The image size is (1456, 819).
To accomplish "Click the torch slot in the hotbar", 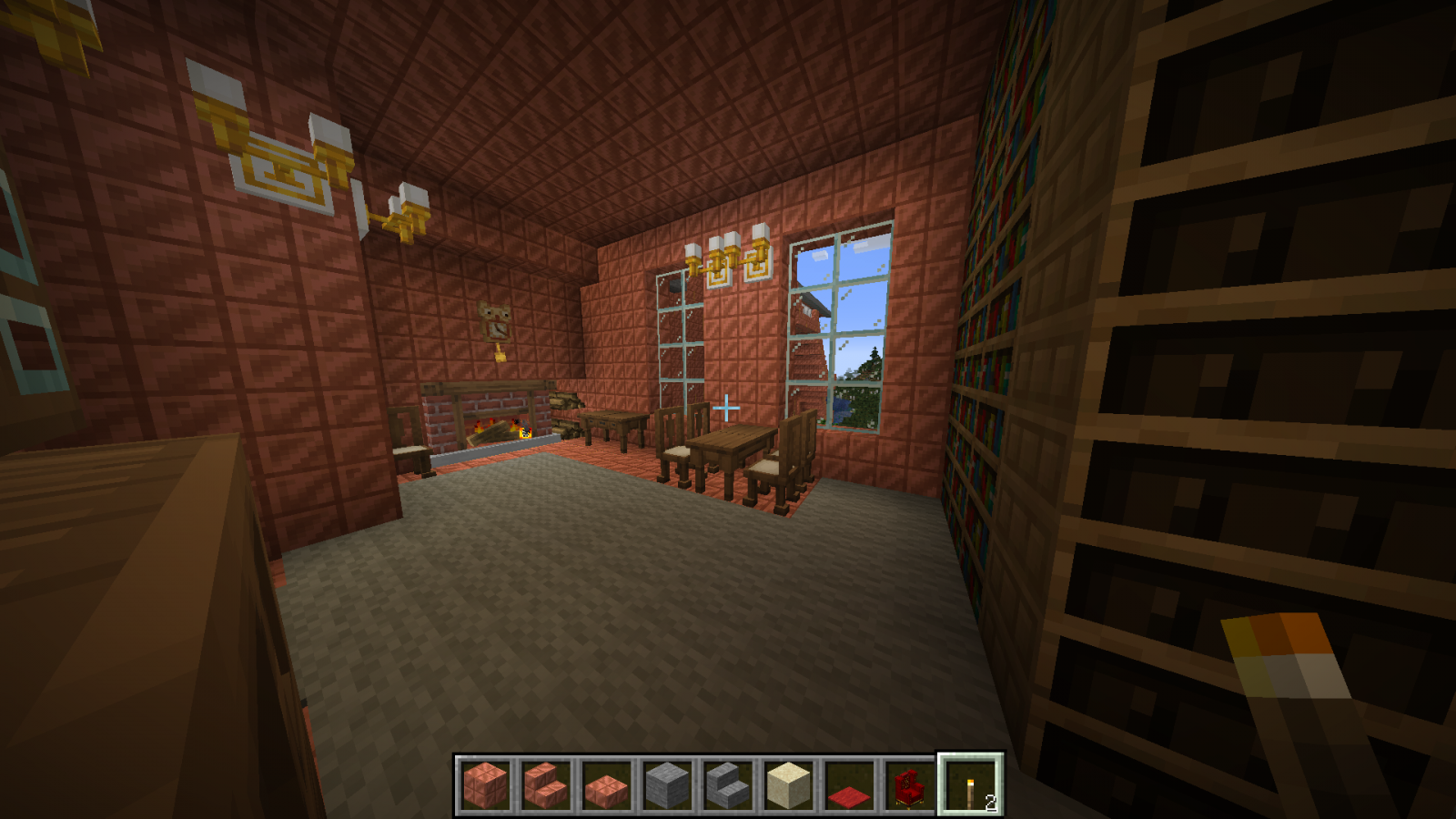I will tap(971, 785).
